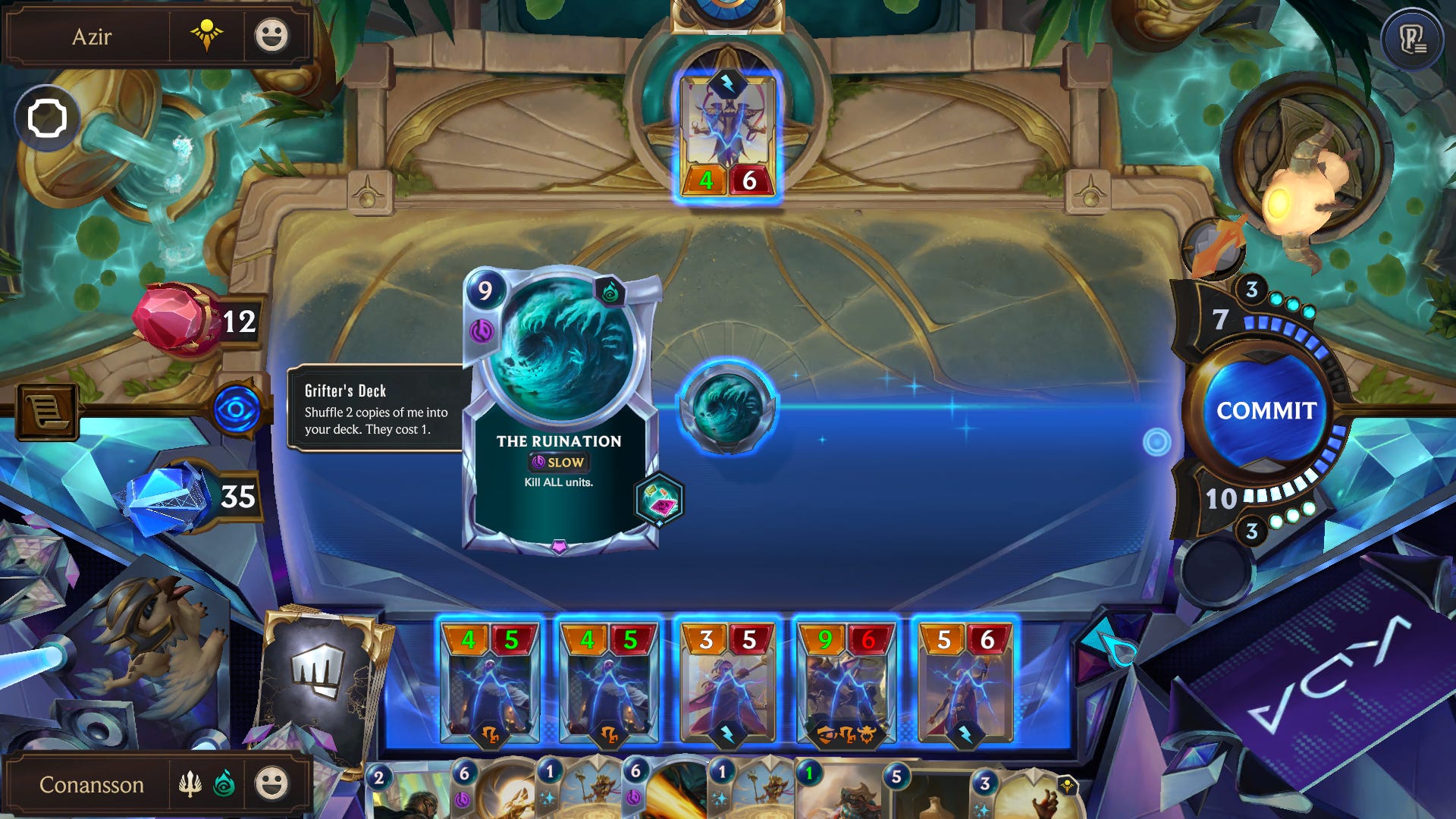Click the card creation badge on The Ruination
The image size is (1456, 819).
click(x=658, y=500)
